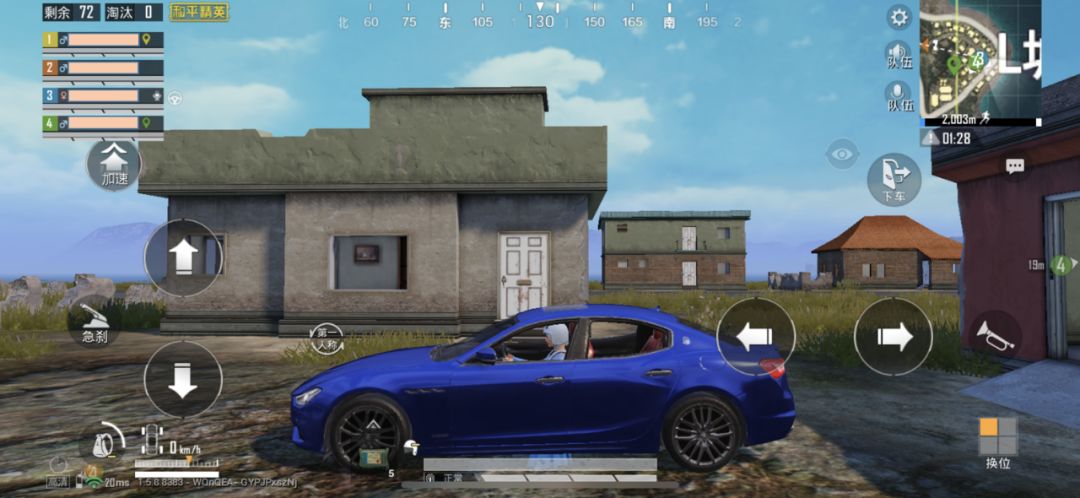This screenshot has width=1080, height=498.
Task: Reverse with the down arrow button
Action: 183,379
